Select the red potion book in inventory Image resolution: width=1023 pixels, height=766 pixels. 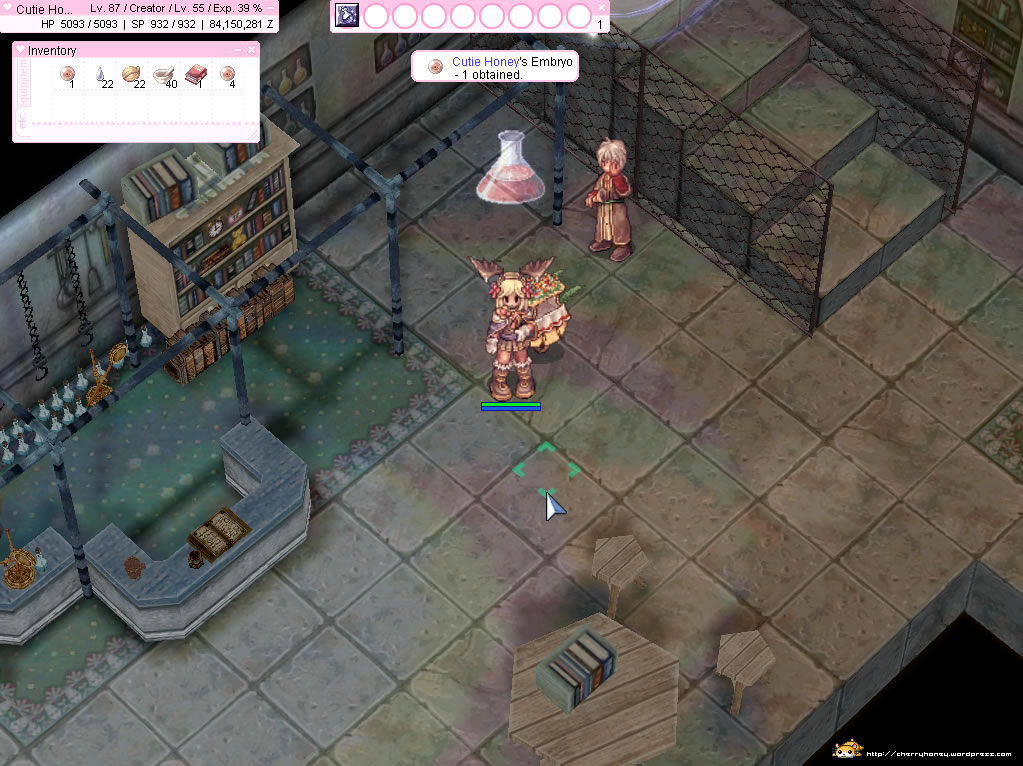coord(196,73)
